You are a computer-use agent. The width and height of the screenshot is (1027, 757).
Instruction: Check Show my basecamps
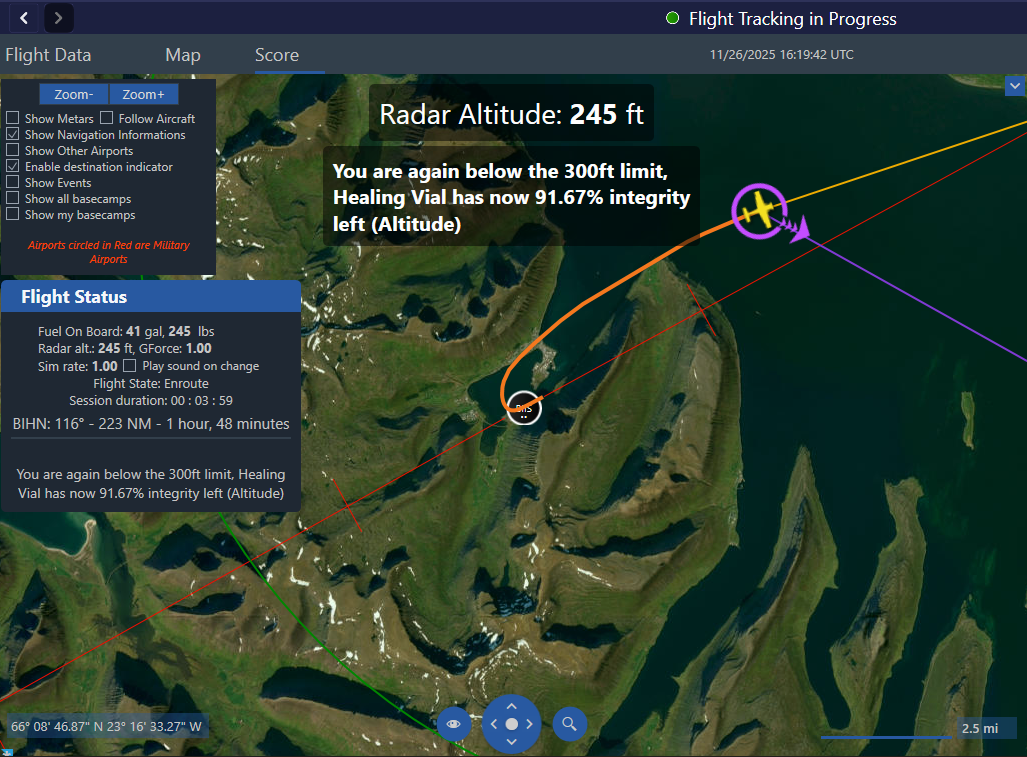click(x=13, y=215)
